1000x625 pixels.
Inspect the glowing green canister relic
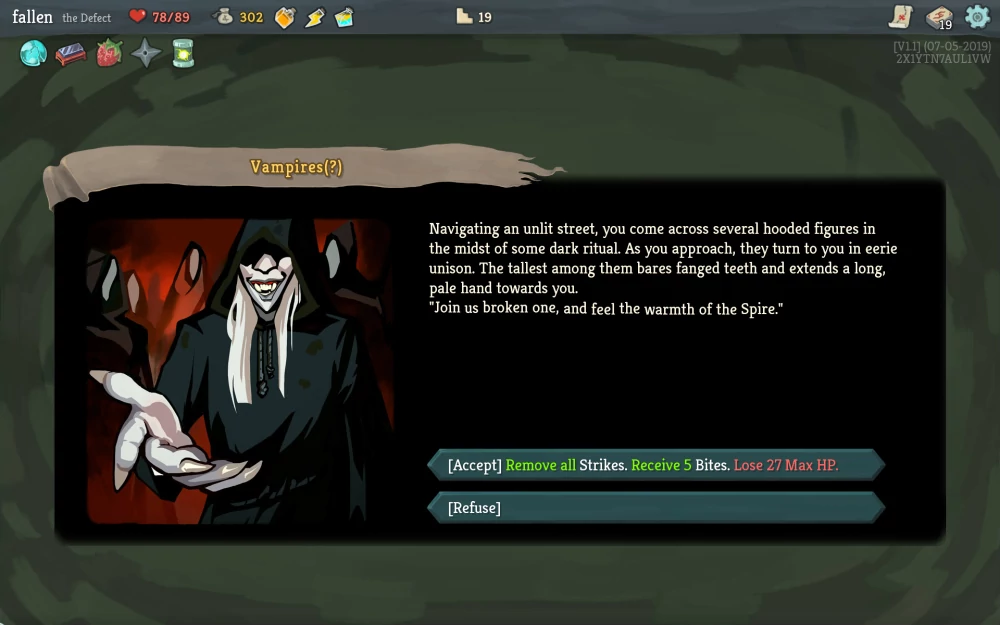point(183,54)
